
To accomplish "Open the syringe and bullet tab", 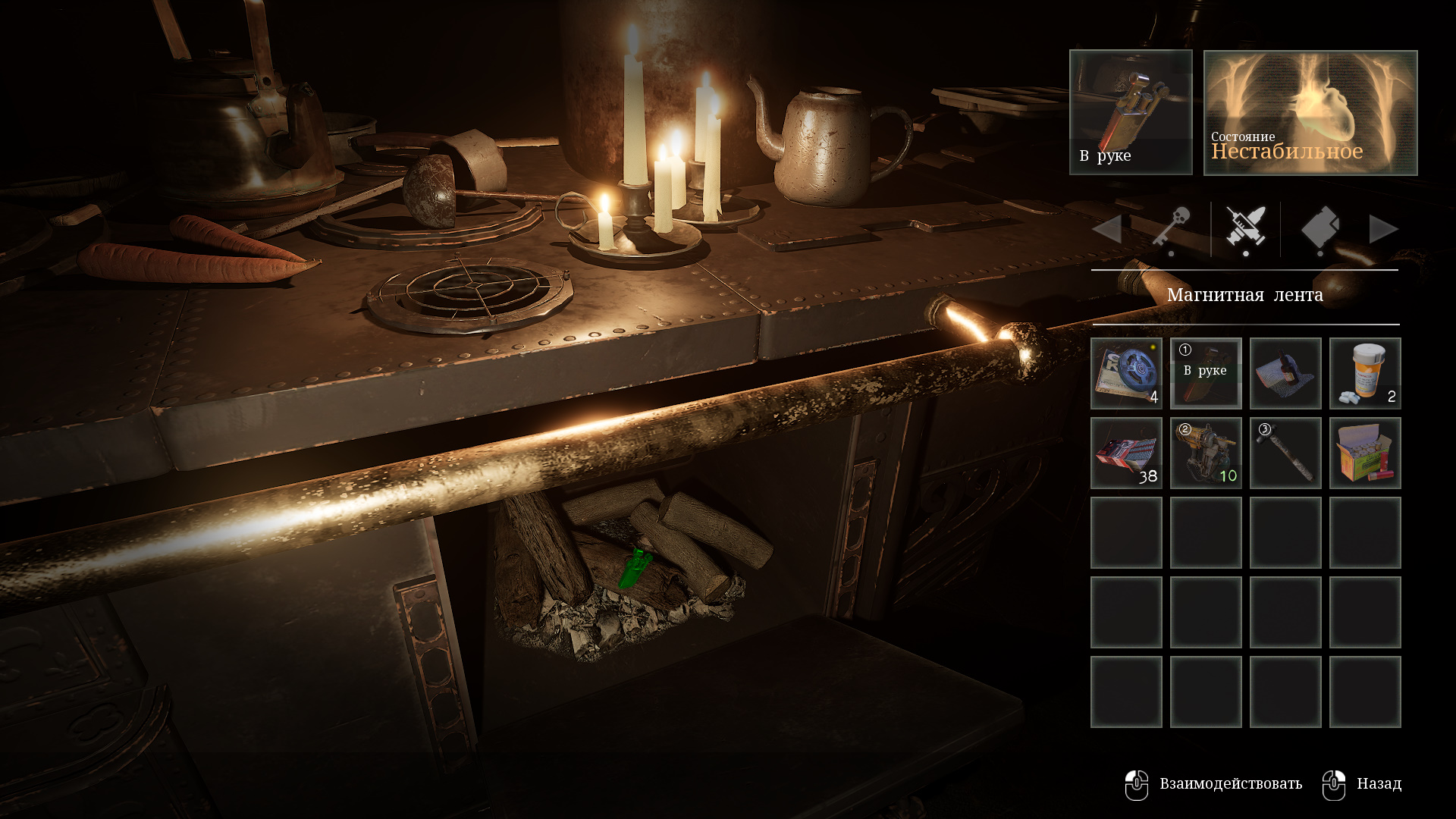I will (x=1246, y=228).
